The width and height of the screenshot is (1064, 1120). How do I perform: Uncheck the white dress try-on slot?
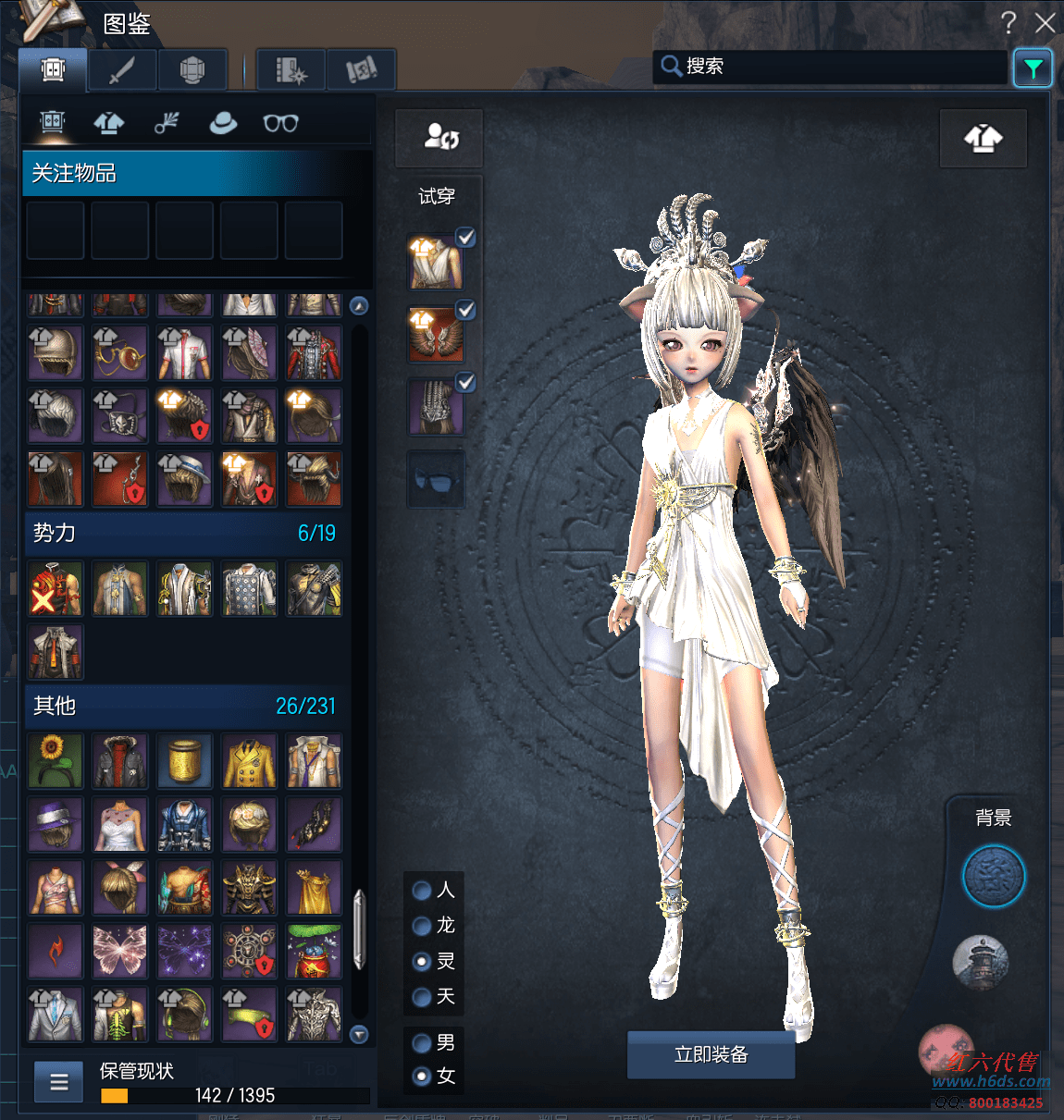coord(466,238)
